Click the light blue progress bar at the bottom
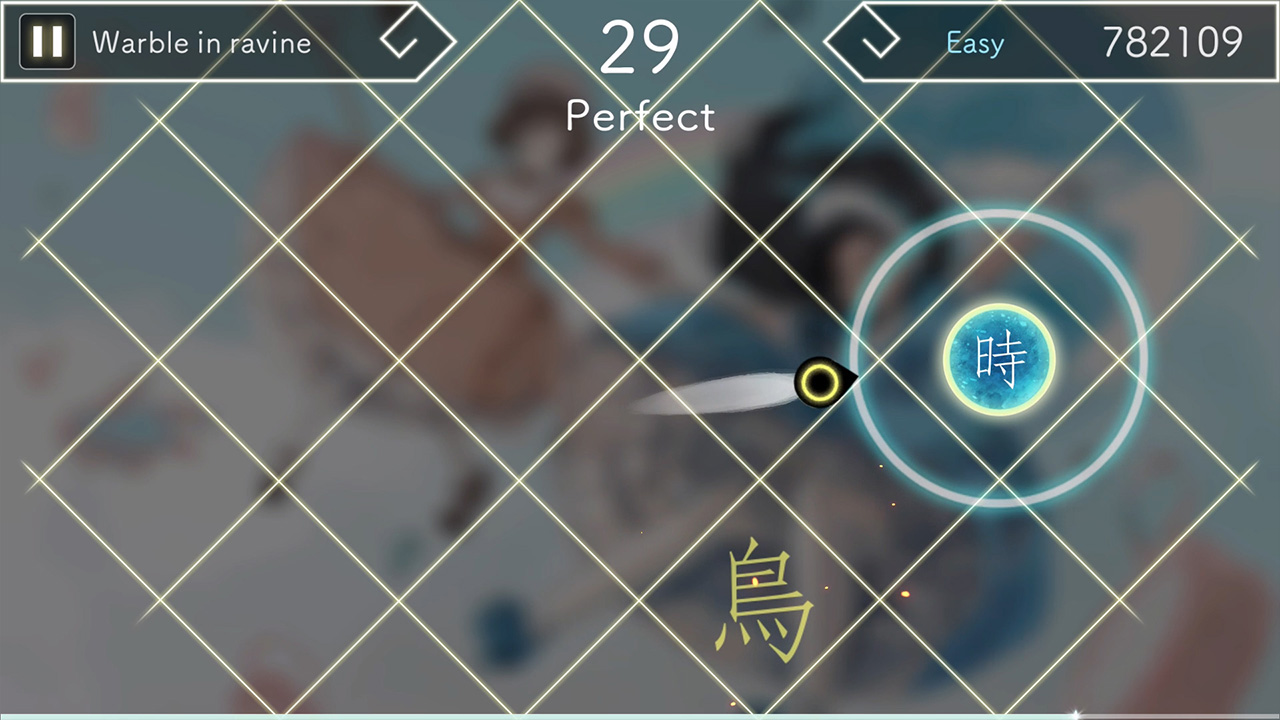This screenshot has height=720, width=1280. coord(640,717)
